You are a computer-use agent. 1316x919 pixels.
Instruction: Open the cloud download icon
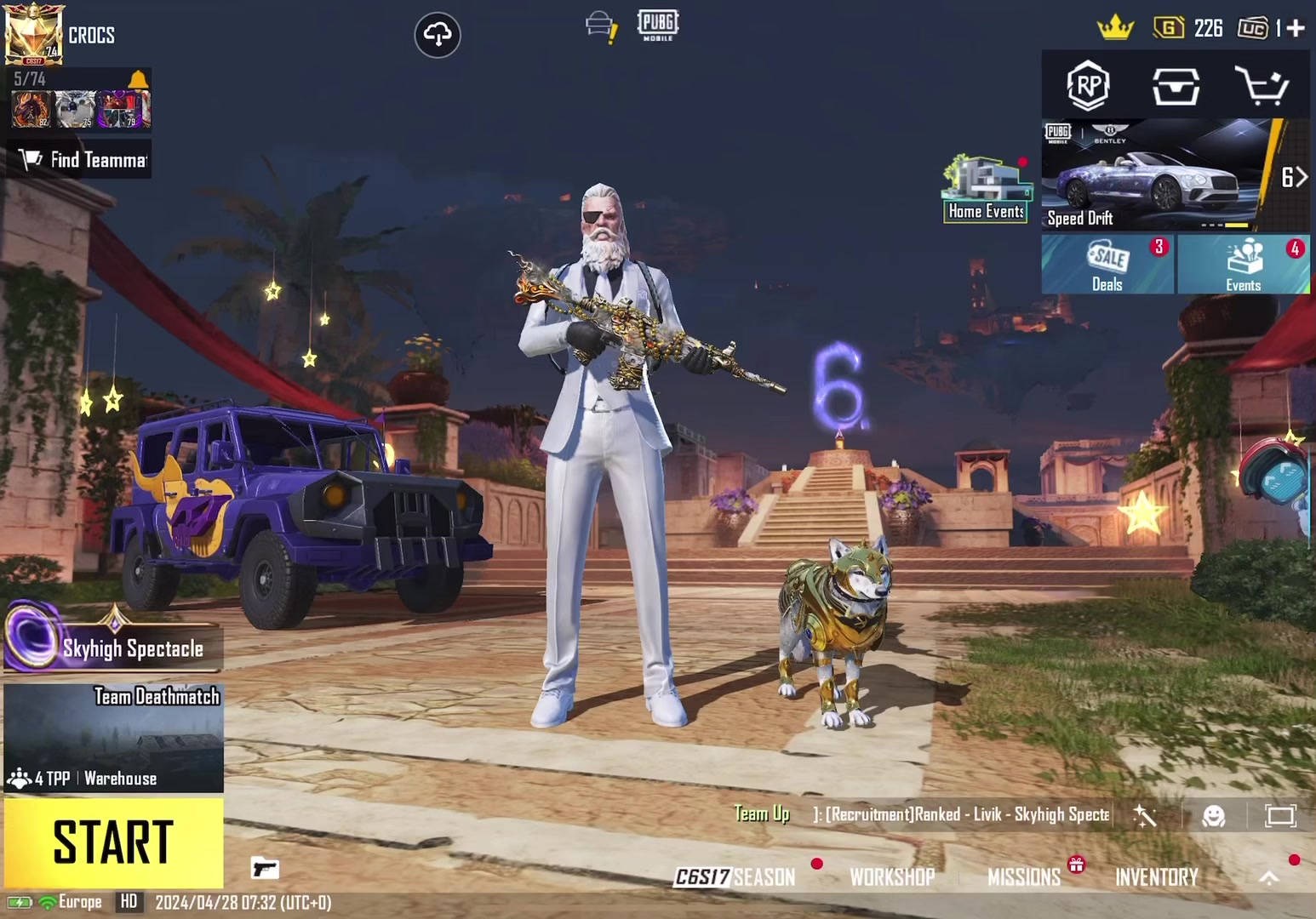(438, 35)
